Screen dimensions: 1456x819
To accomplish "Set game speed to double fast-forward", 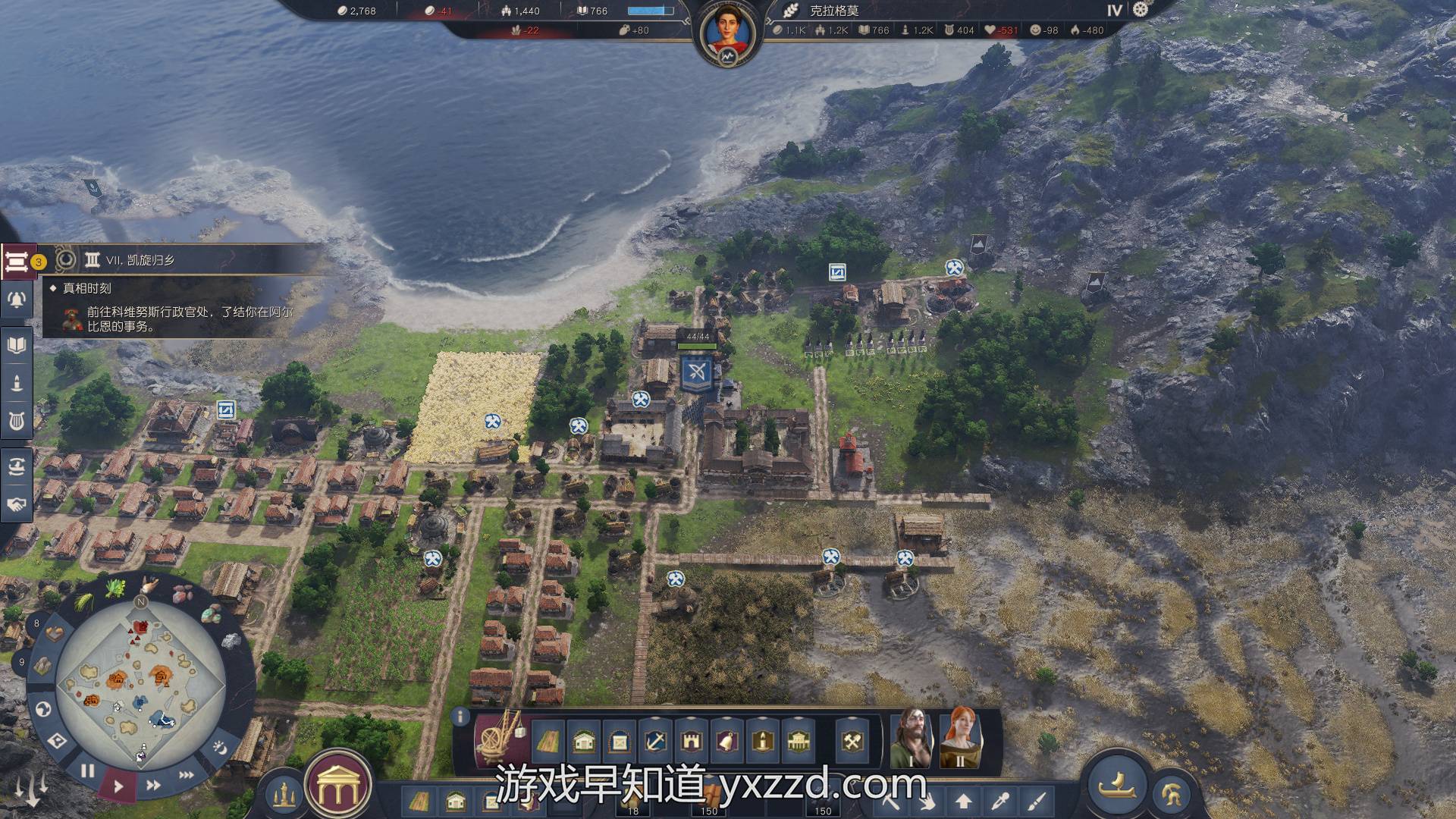I will 152,785.
